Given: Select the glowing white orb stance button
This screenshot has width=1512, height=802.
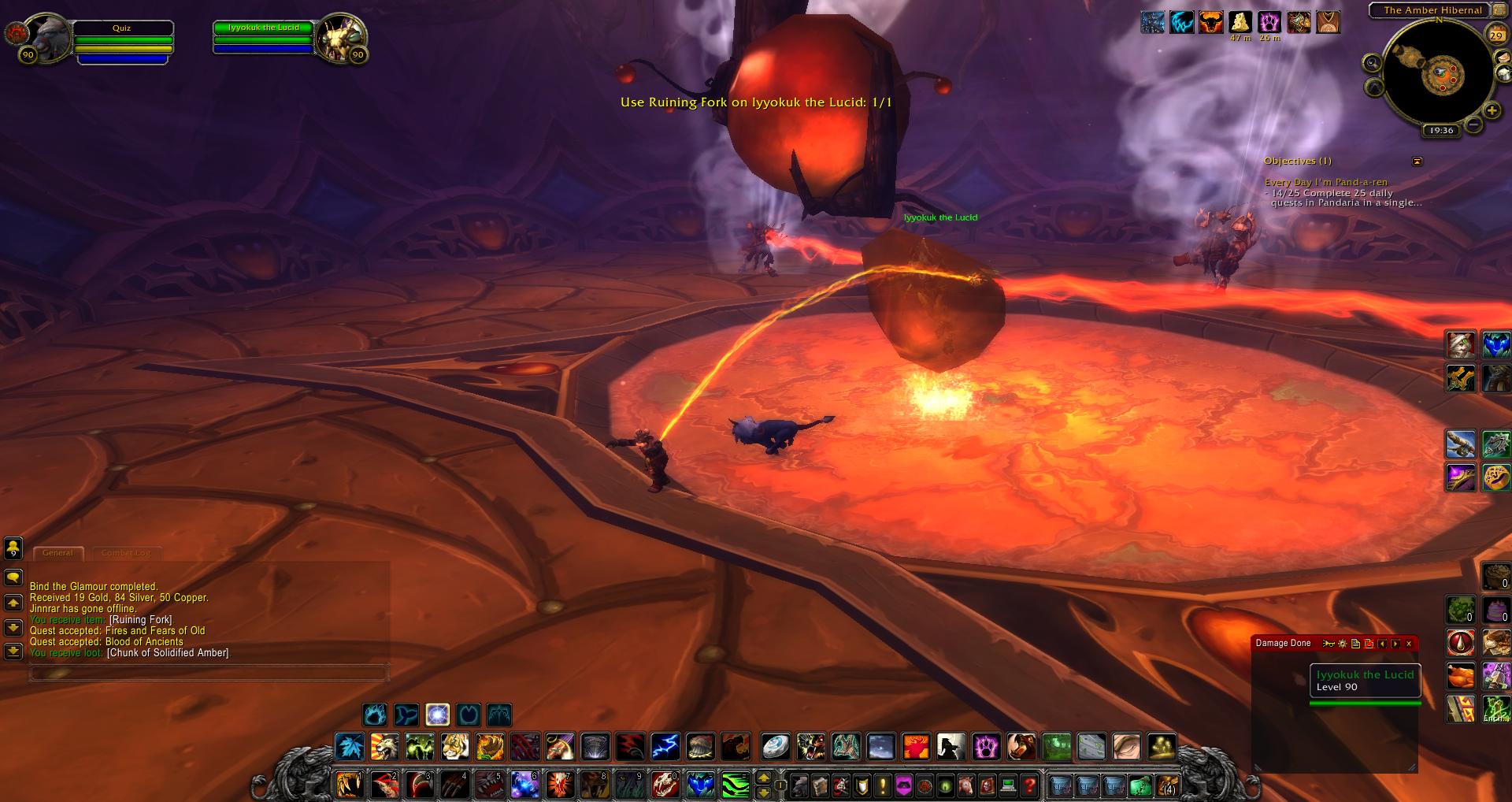Looking at the screenshot, I should [437, 715].
